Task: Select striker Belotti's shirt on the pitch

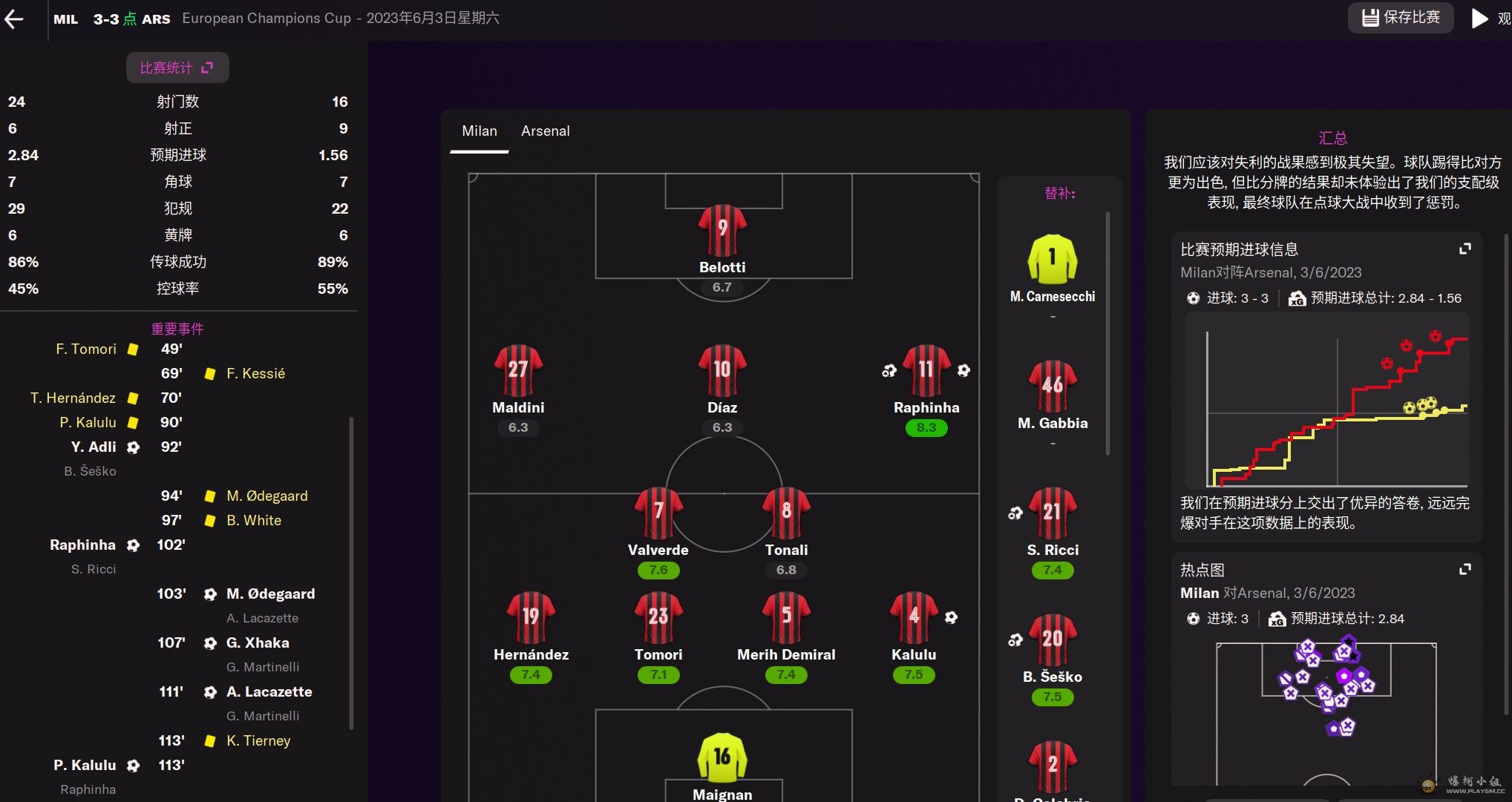Action: pyautogui.click(x=721, y=230)
